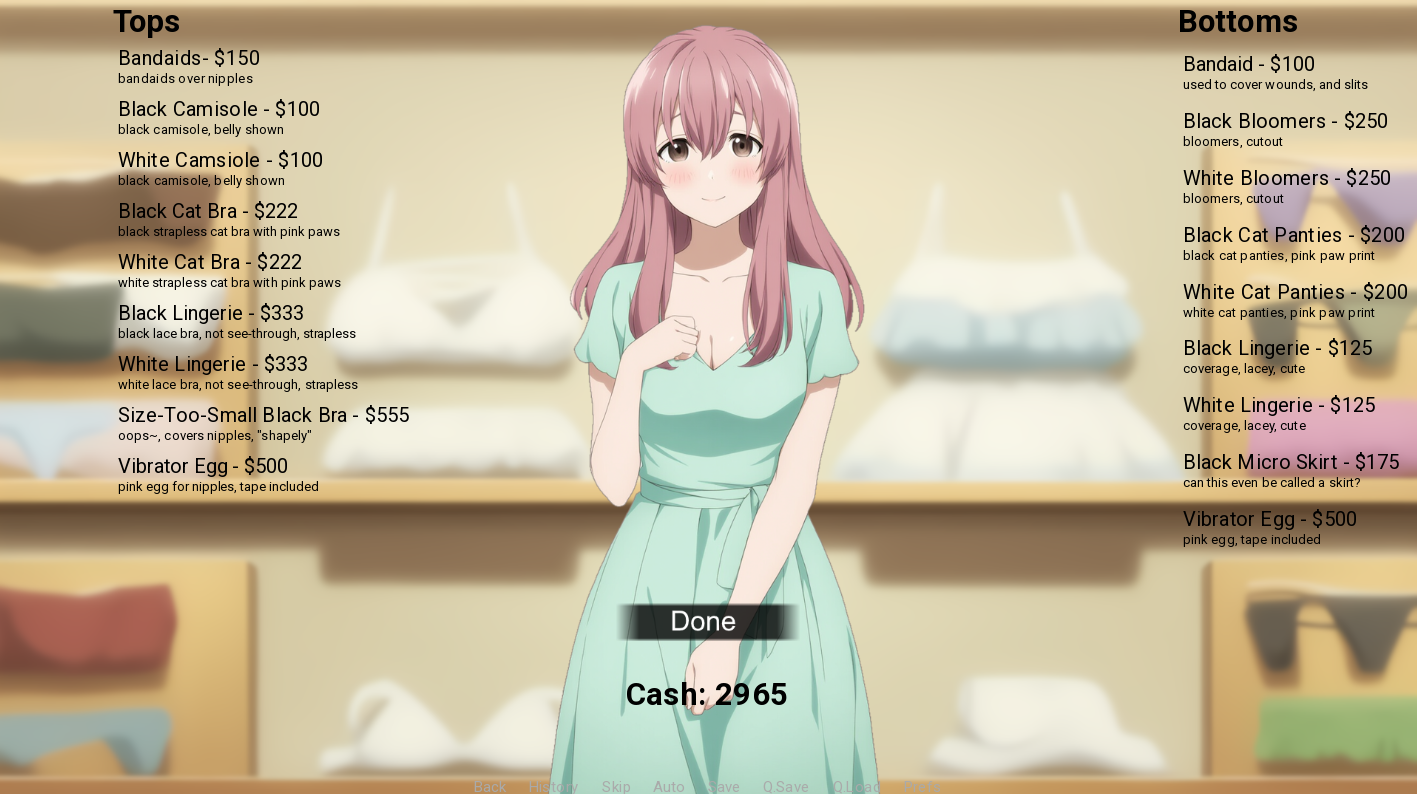Purchase the Bandaids top for $150
This screenshot has height=794, width=1417.
(188, 58)
